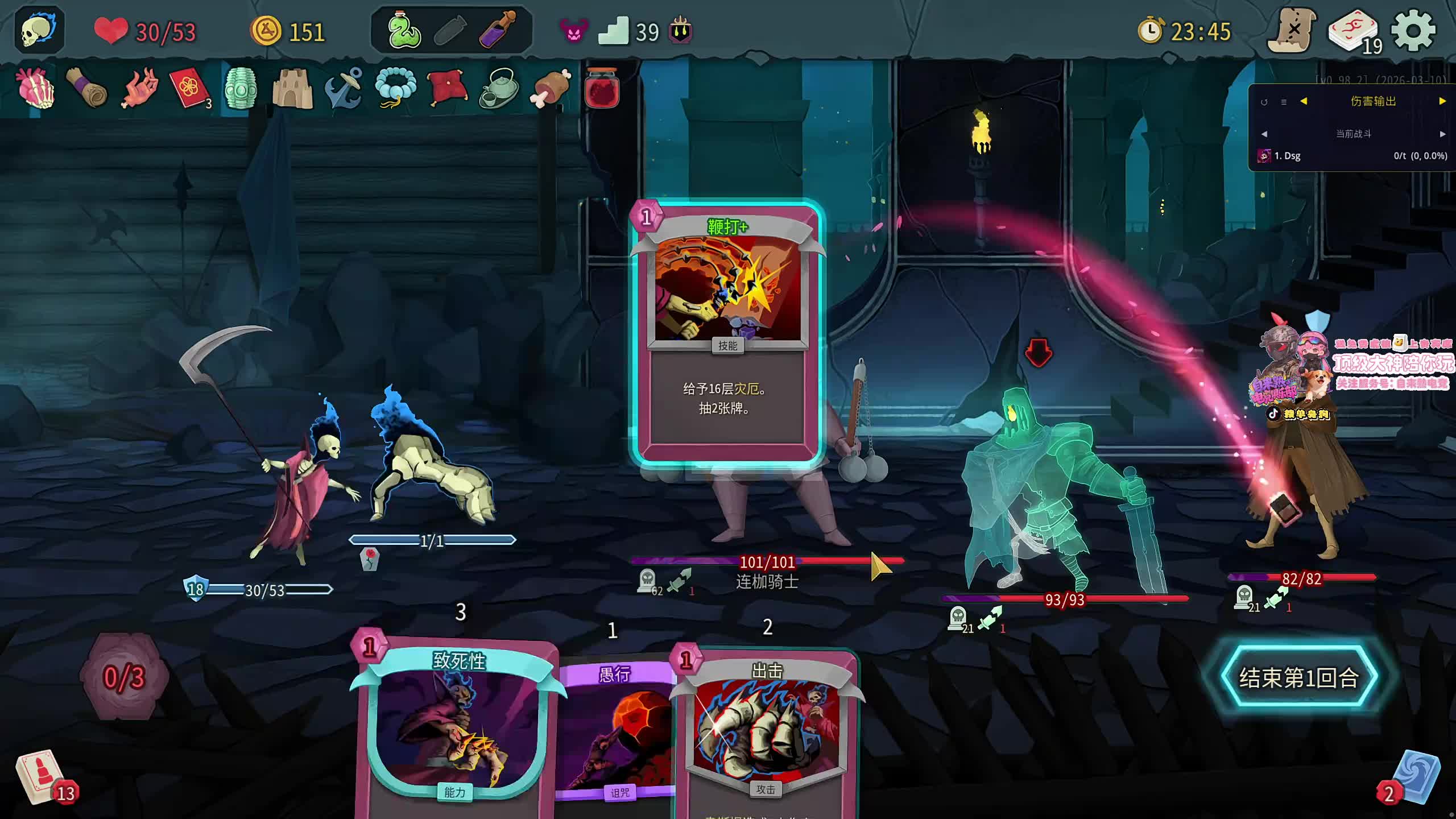Image resolution: width=1456 pixels, height=819 pixels.
Task: Inspect the meat on bone relic
Action: tap(550, 88)
